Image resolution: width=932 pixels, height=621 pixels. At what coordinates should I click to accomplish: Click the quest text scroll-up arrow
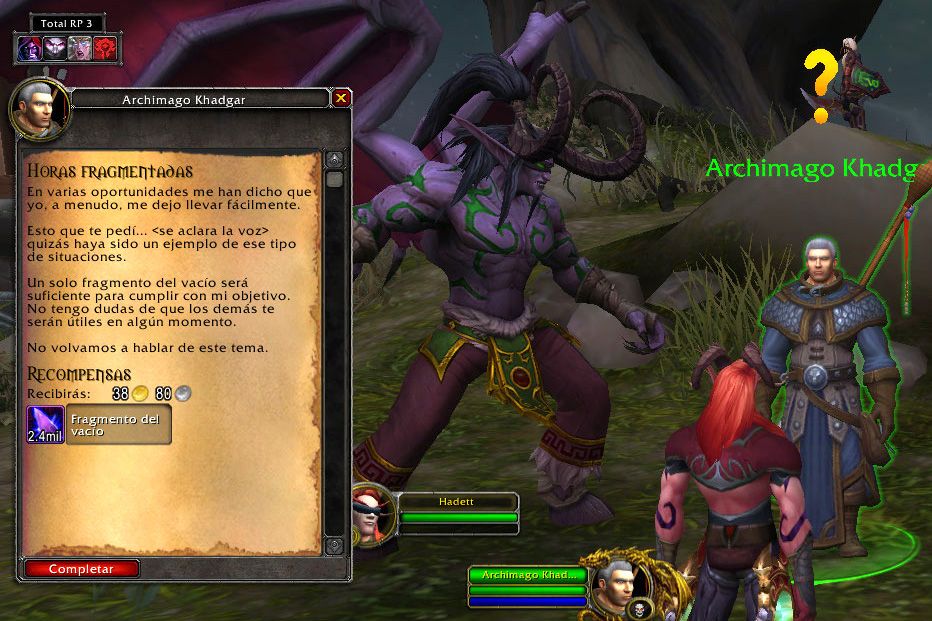[334, 160]
